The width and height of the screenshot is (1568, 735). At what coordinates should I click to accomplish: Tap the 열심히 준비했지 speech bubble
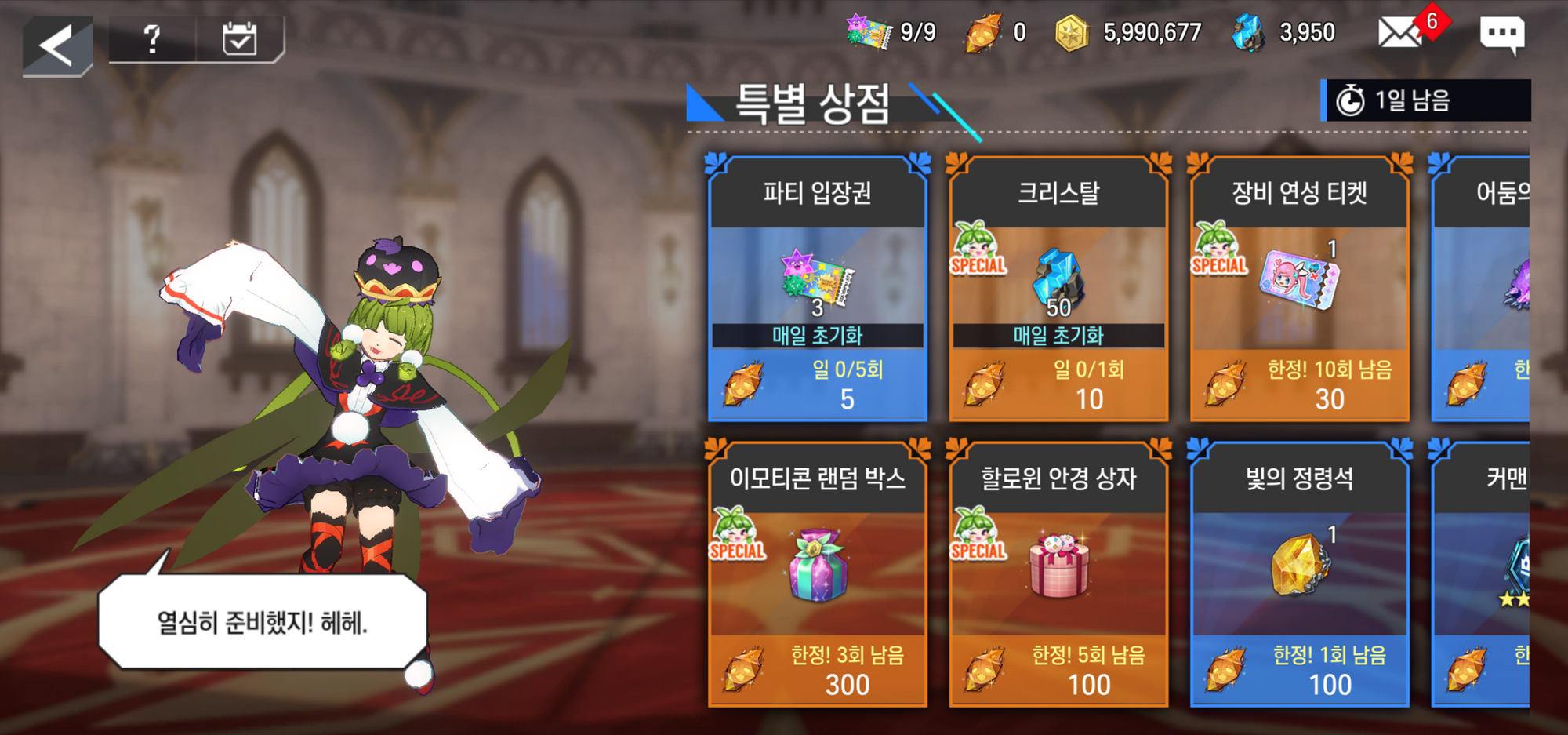pyautogui.click(x=263, y=622)
